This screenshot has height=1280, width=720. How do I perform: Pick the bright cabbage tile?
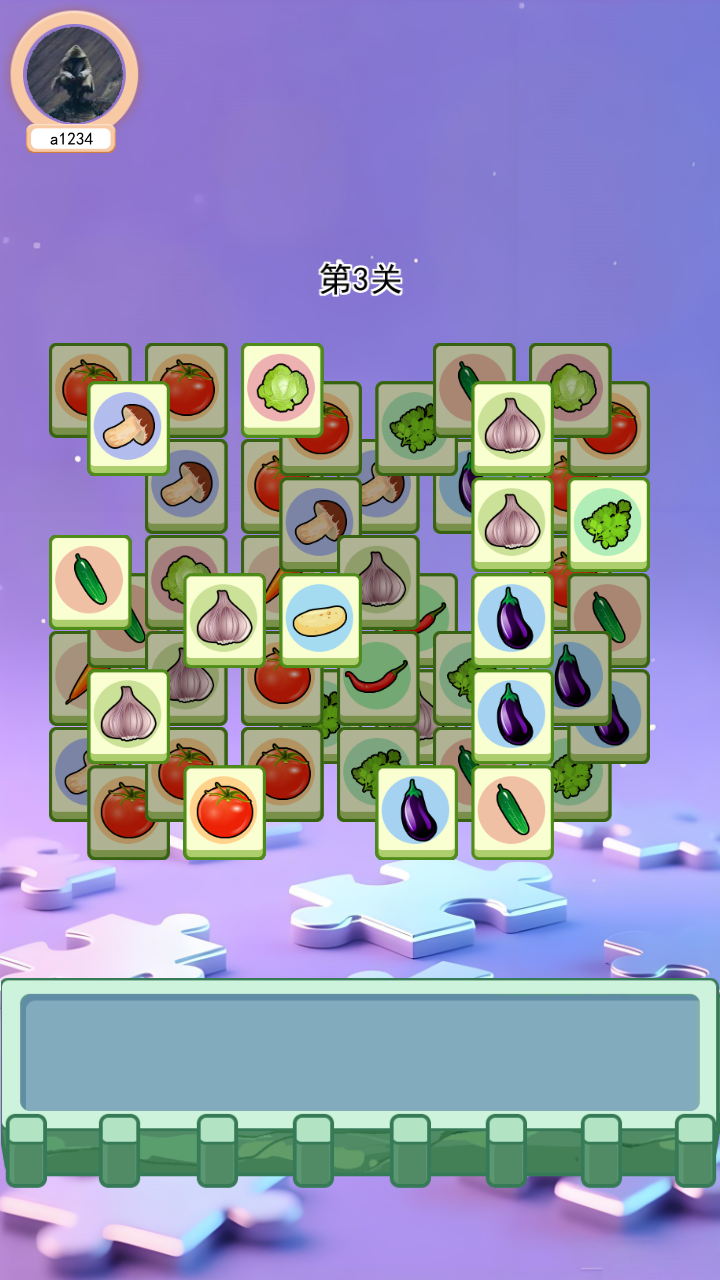tap(282, 390)
